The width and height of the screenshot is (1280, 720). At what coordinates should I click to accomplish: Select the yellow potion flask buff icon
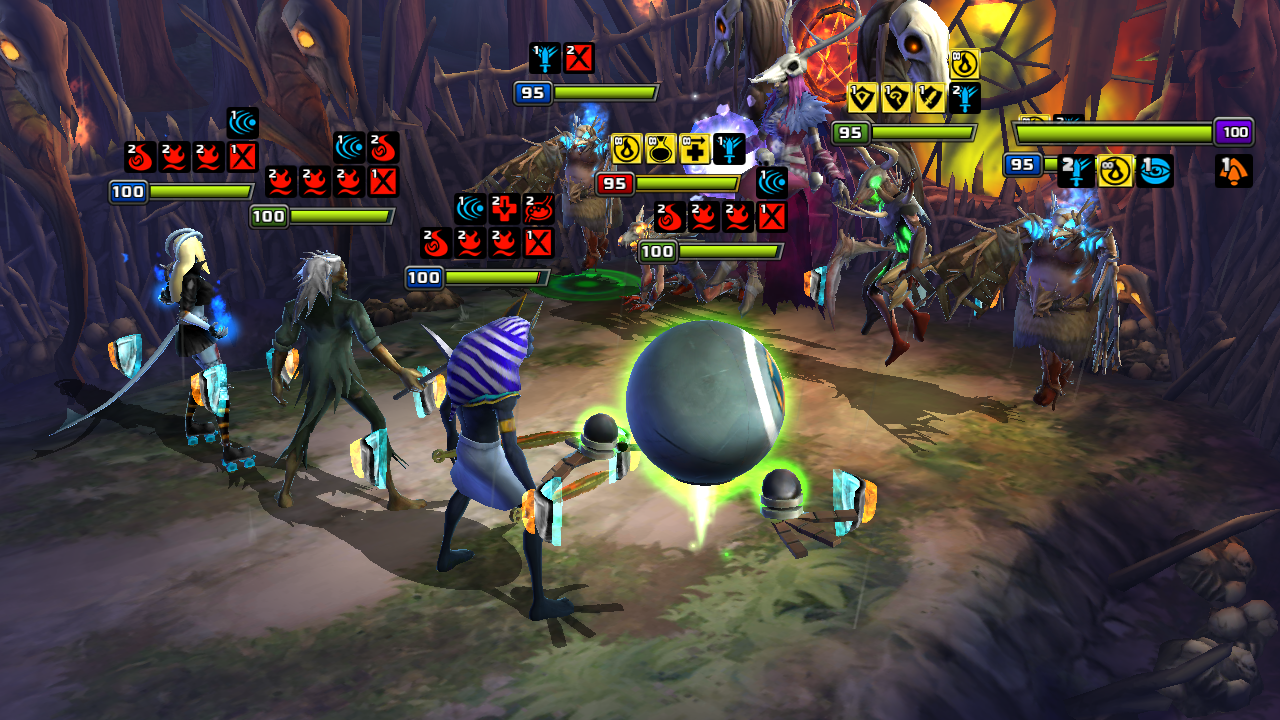click(661, 149)
